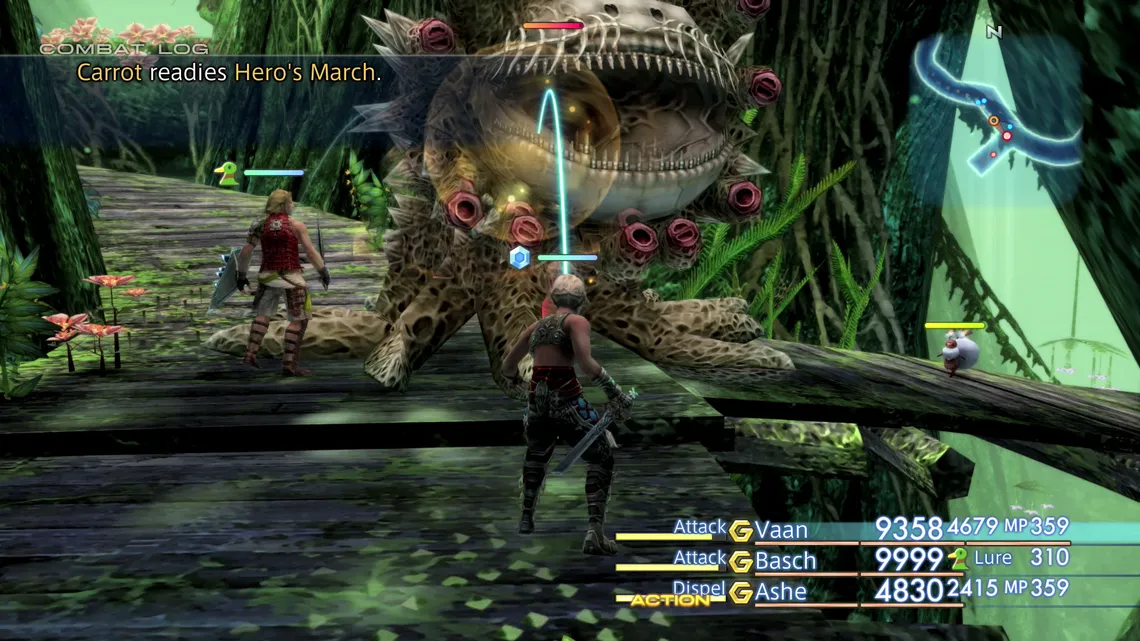Screen dimensions: 1140x641
Task: Toggle Basch's gambit G icon
Action: tap(740, 561)
